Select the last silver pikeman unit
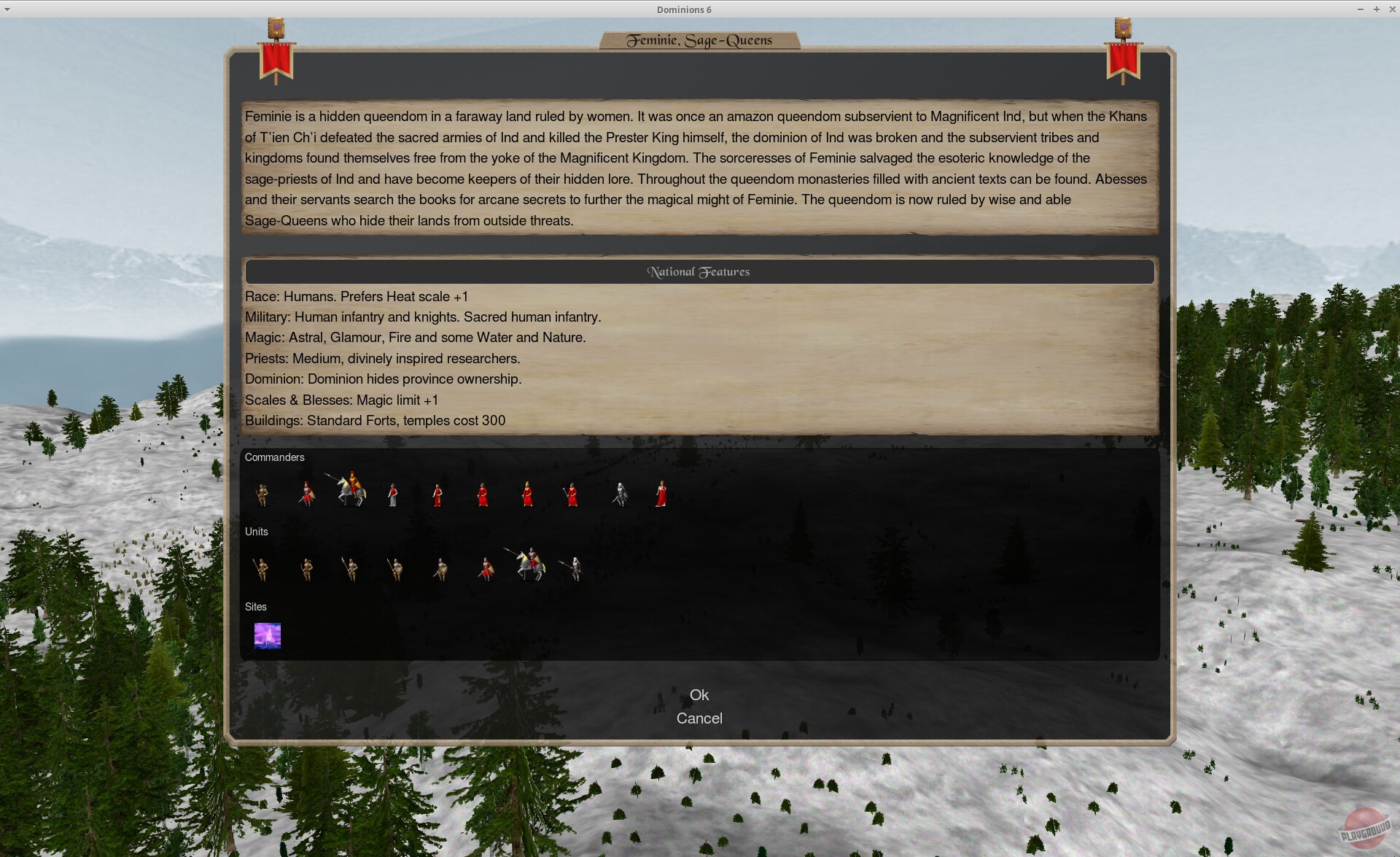The height and width of the screenshot is (857, 1400). tap(576, 569)
